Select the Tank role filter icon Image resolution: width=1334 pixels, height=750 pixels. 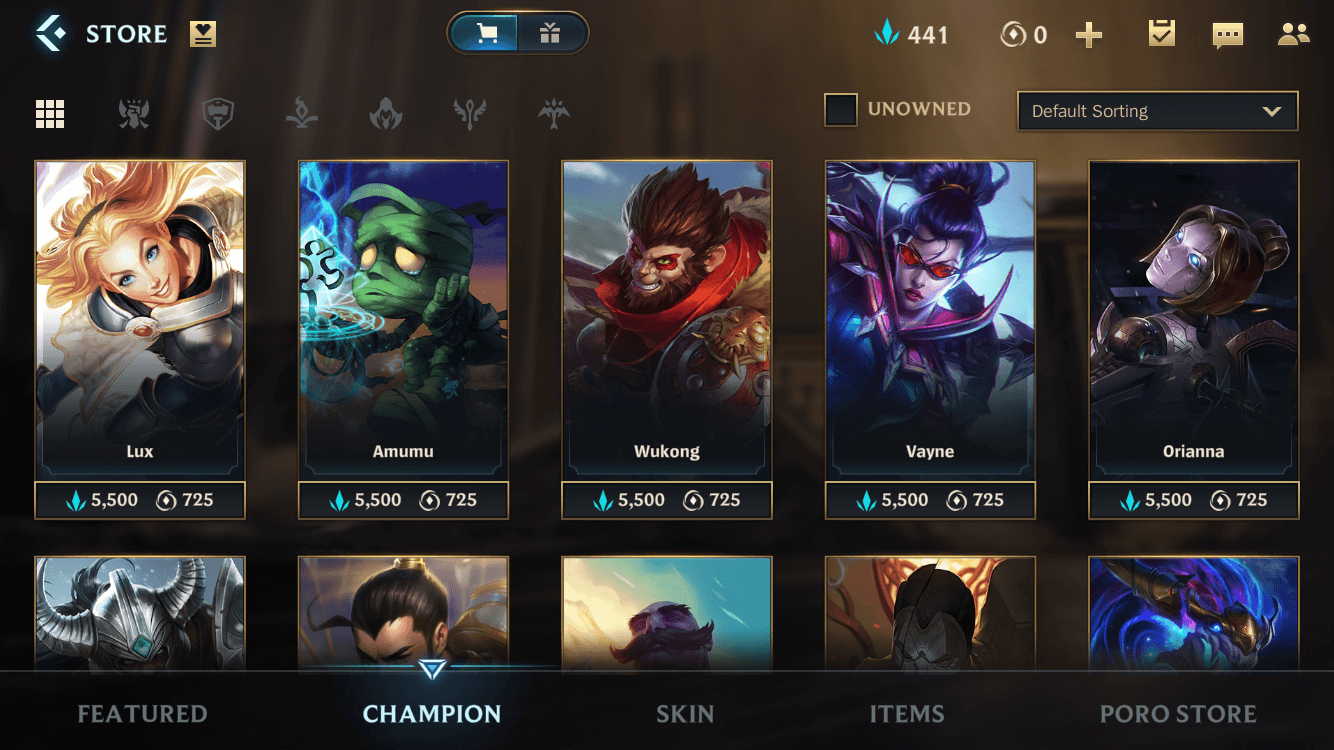pos(218,113)
